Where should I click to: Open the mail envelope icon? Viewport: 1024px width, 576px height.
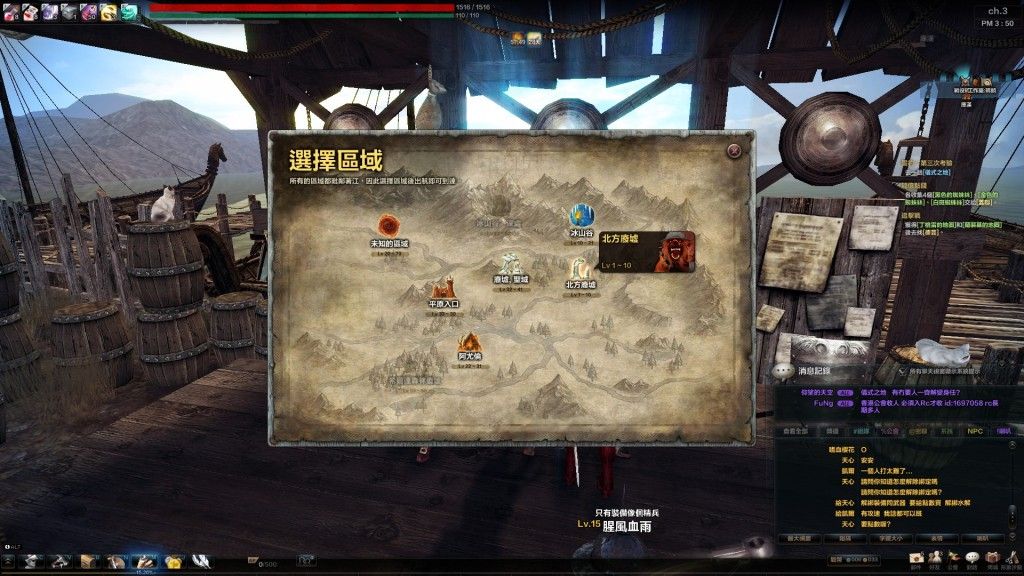coord(917,556)
